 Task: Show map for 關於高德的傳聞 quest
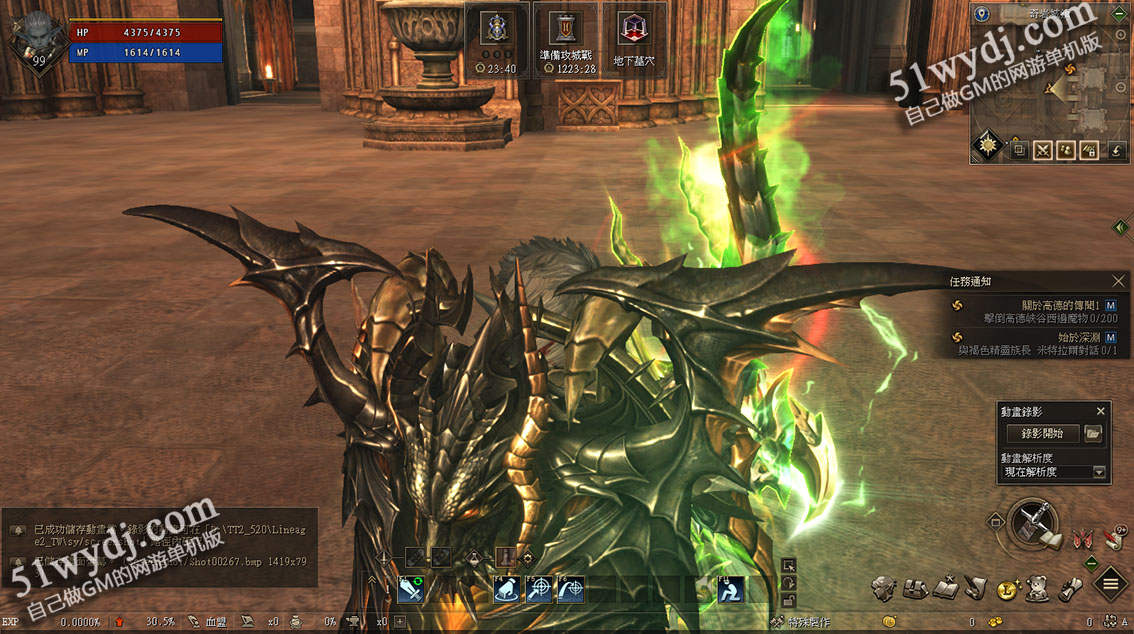coord(1110,304)
